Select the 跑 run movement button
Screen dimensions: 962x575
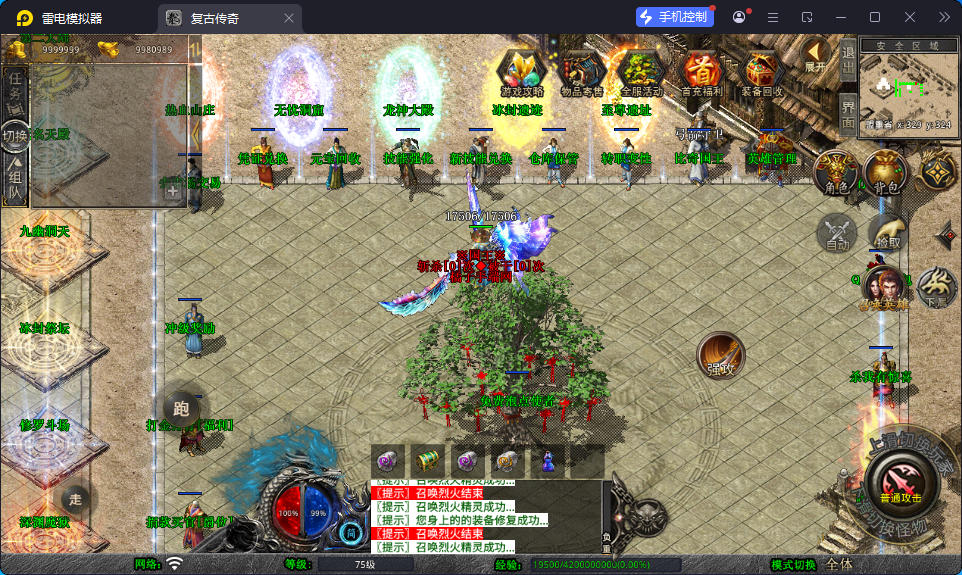click(x=181, y=406)
